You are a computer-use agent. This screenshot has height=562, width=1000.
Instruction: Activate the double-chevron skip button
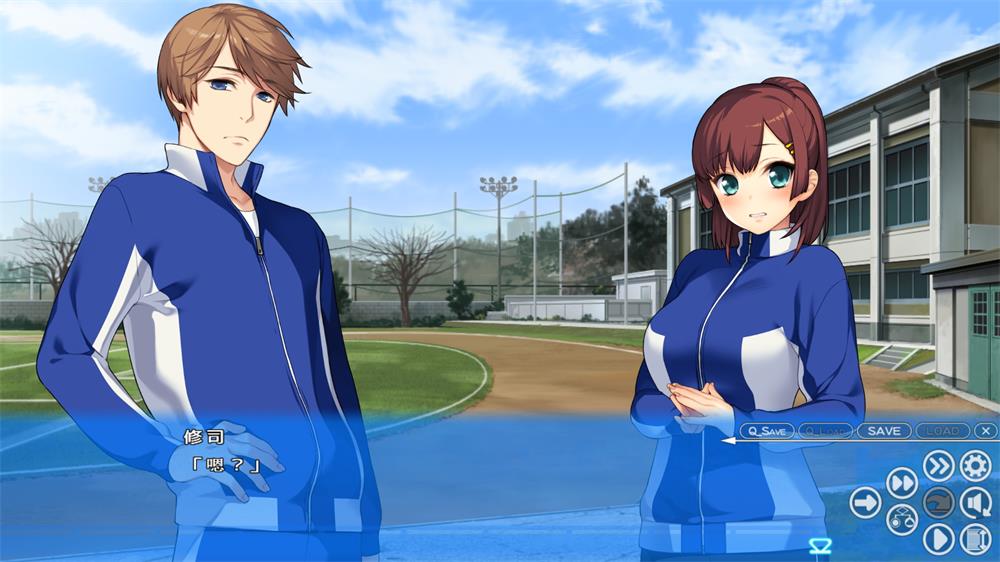[938, 465]
